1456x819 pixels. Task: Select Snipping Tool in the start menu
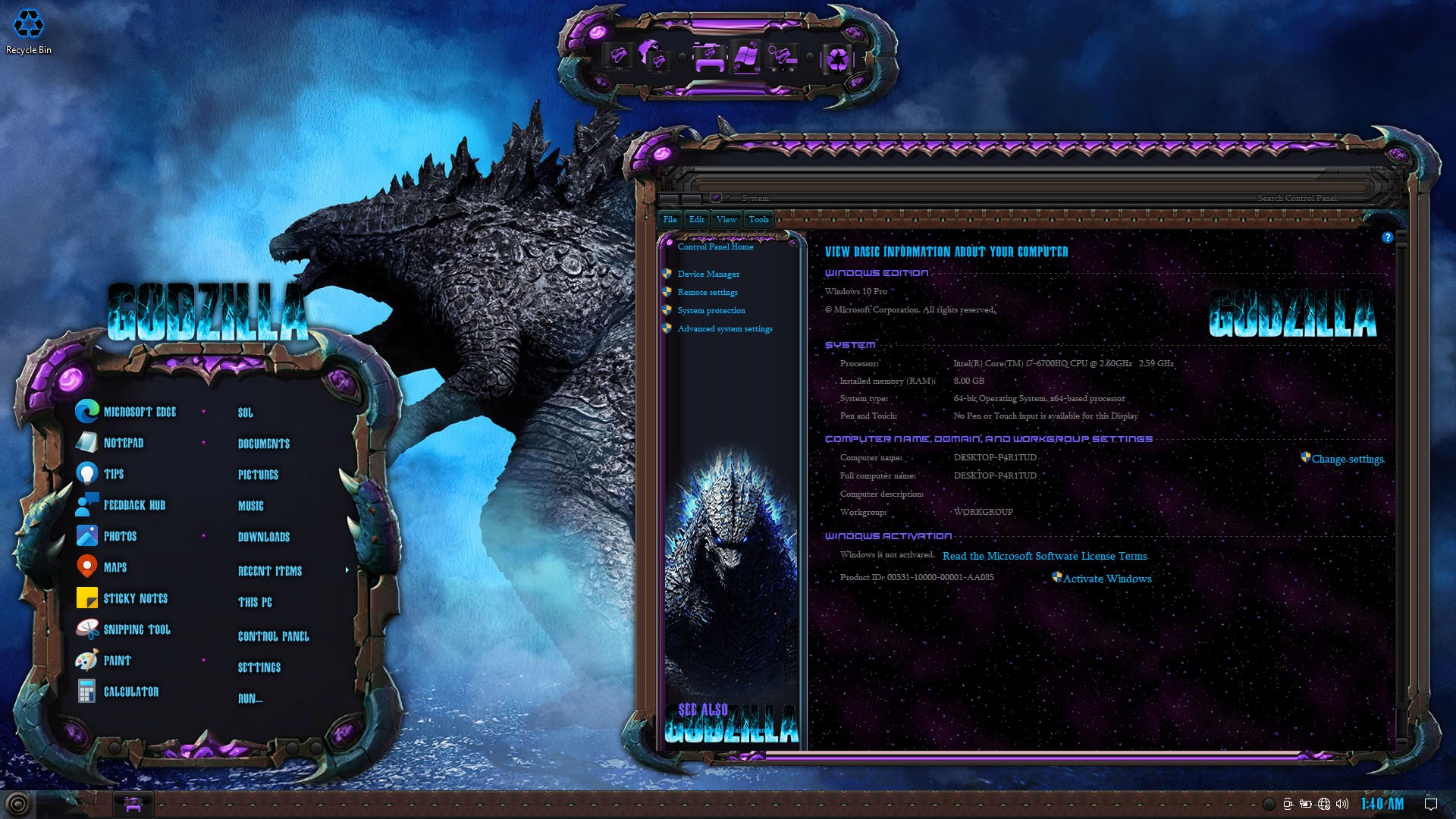(x=136, y=629)
